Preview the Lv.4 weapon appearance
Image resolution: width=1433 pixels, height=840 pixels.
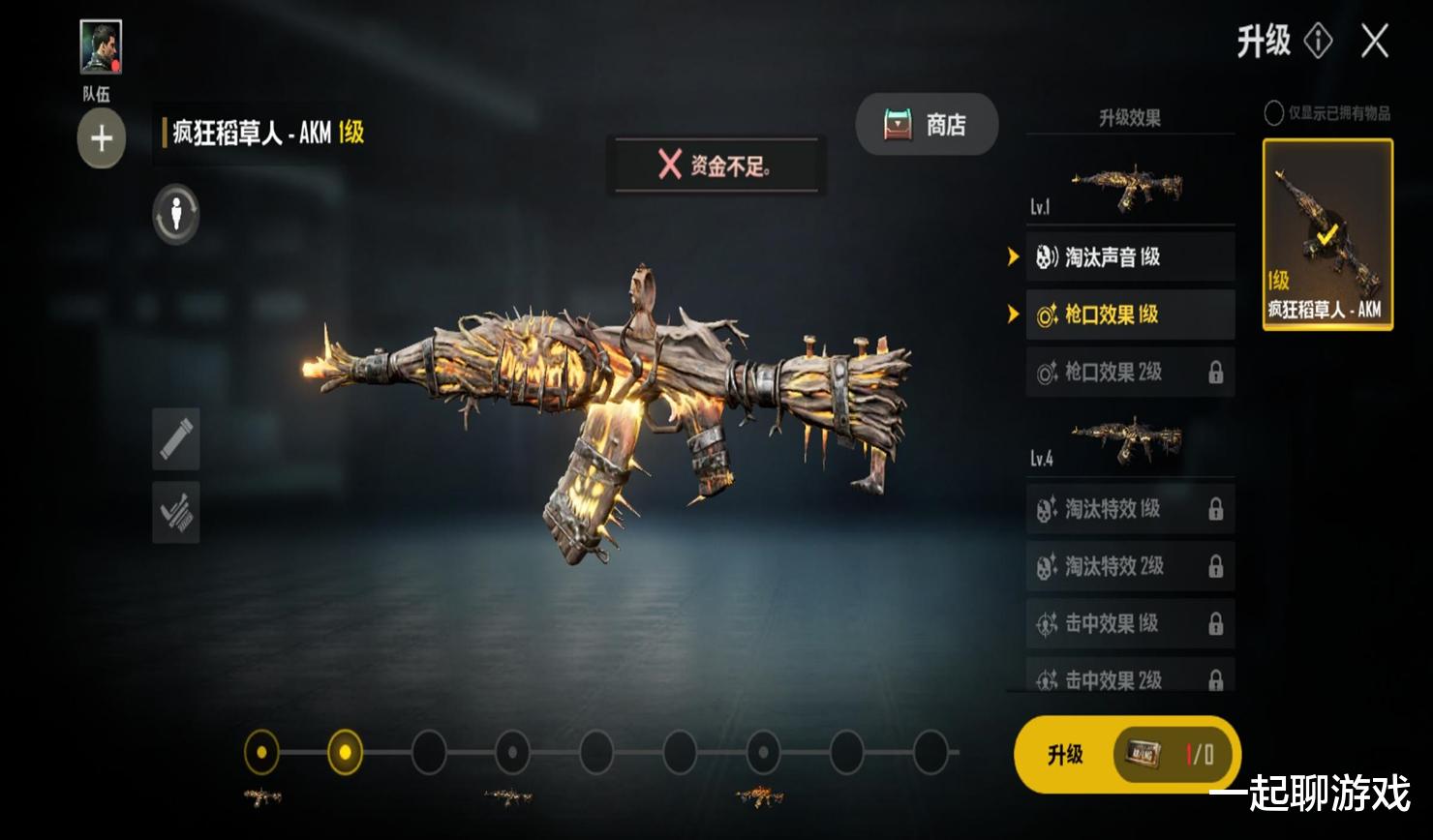coord(1129,440)
